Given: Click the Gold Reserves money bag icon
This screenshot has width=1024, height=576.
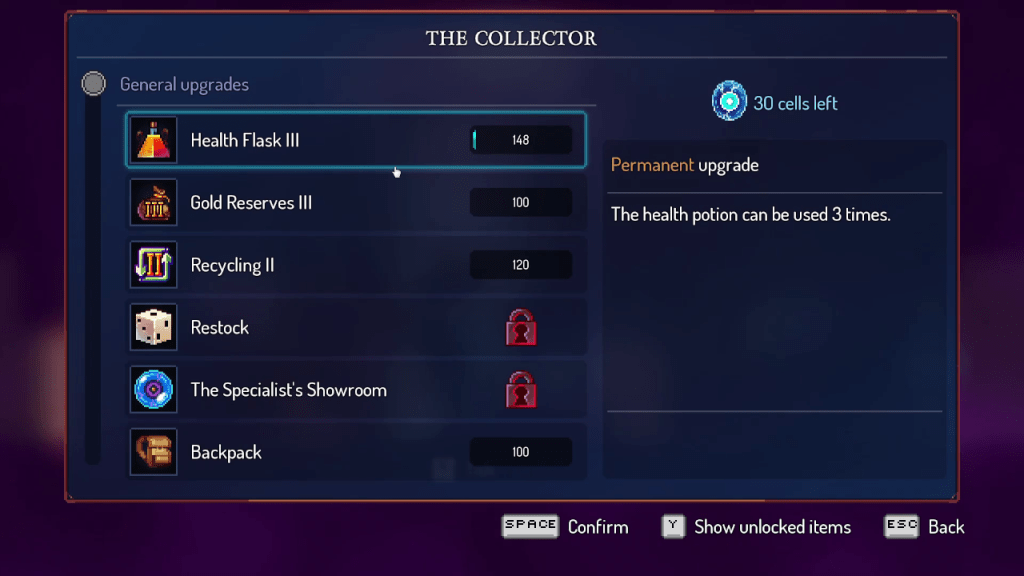Looking at the screenshot, I should pos(154,203).
